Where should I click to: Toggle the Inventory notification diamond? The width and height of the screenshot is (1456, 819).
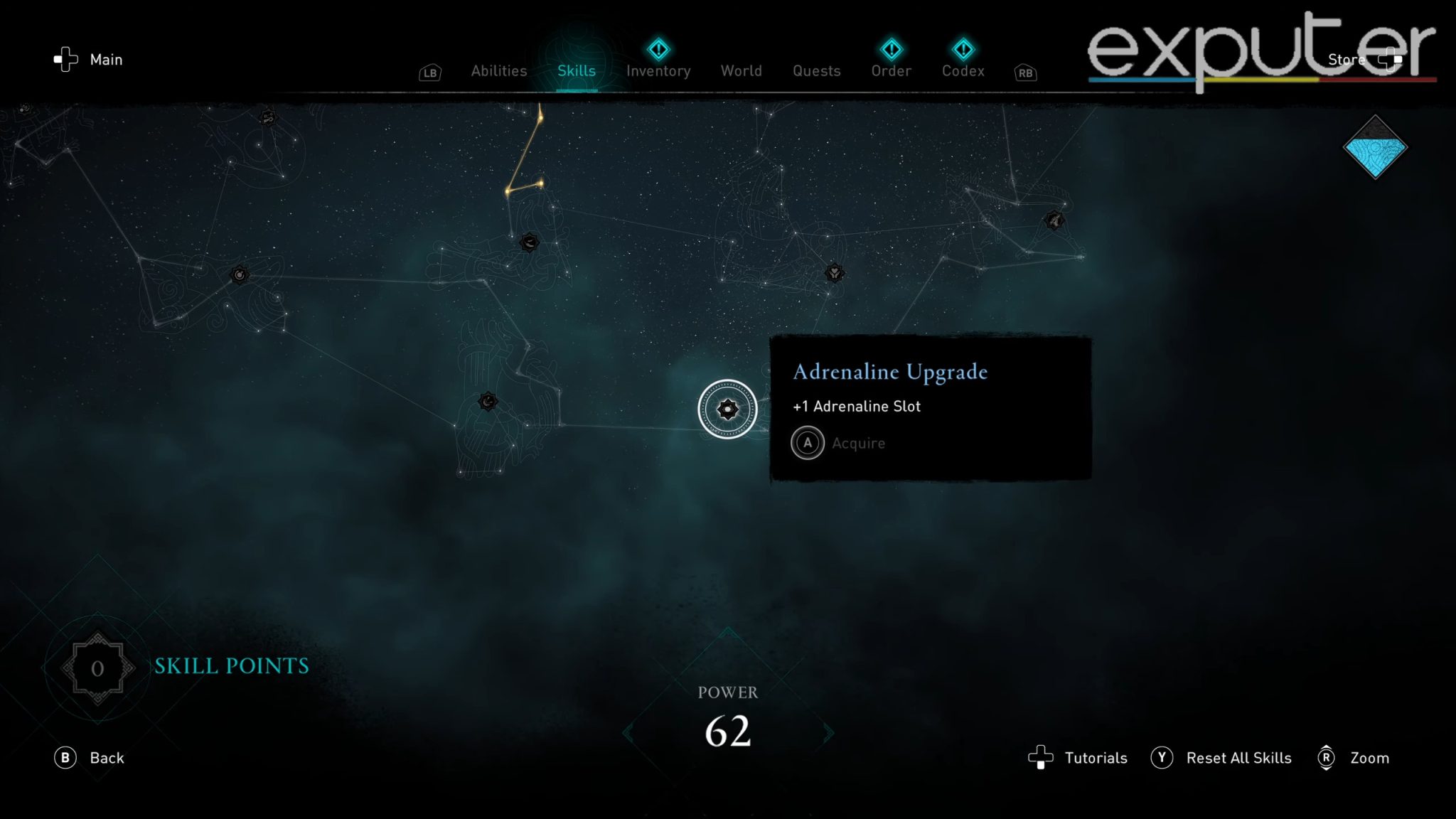click(658, 48)
